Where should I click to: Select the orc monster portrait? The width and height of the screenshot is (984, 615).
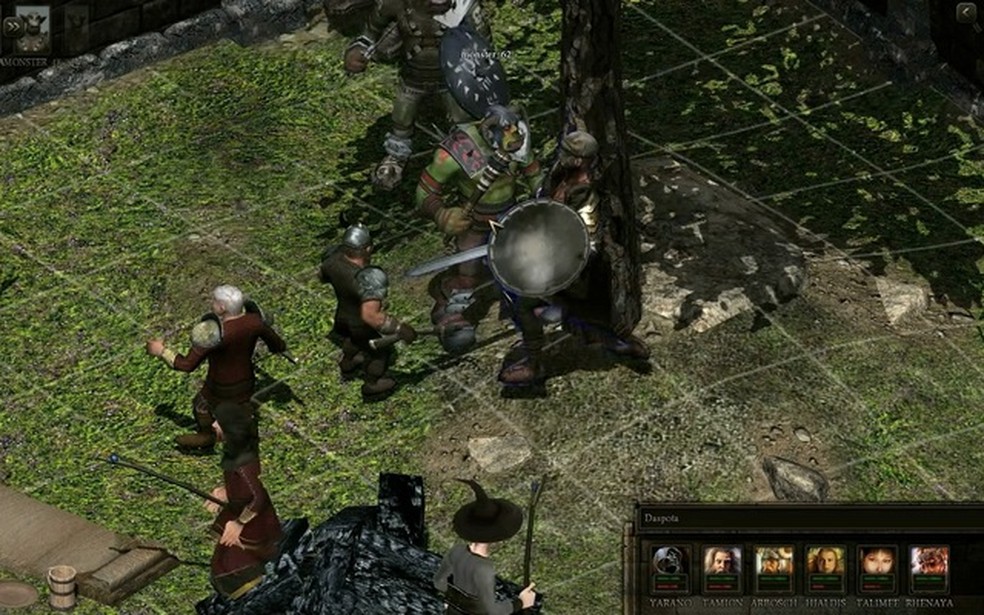coord(33,28)
